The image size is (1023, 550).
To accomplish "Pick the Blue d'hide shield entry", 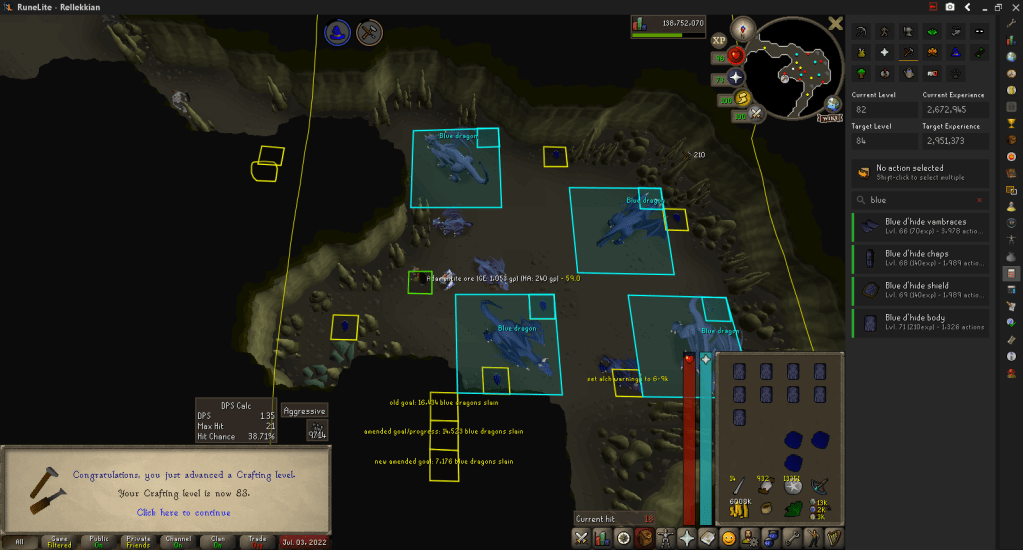I will click(x=921, y=290).
